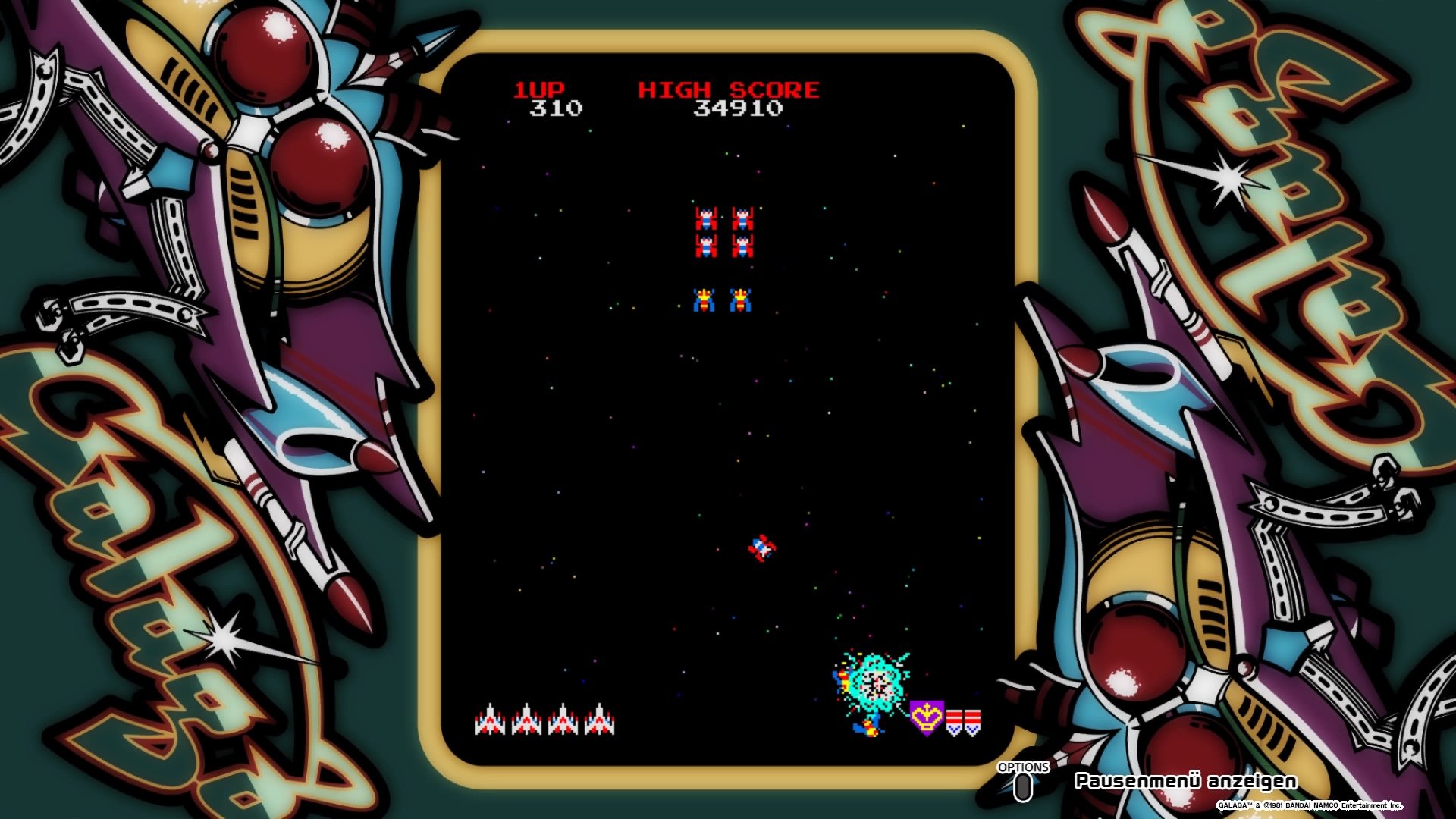Click the top-left red Boss Galaga enemy sprite
This screenshot has height=819, width=1456.
tap(706, 219)
